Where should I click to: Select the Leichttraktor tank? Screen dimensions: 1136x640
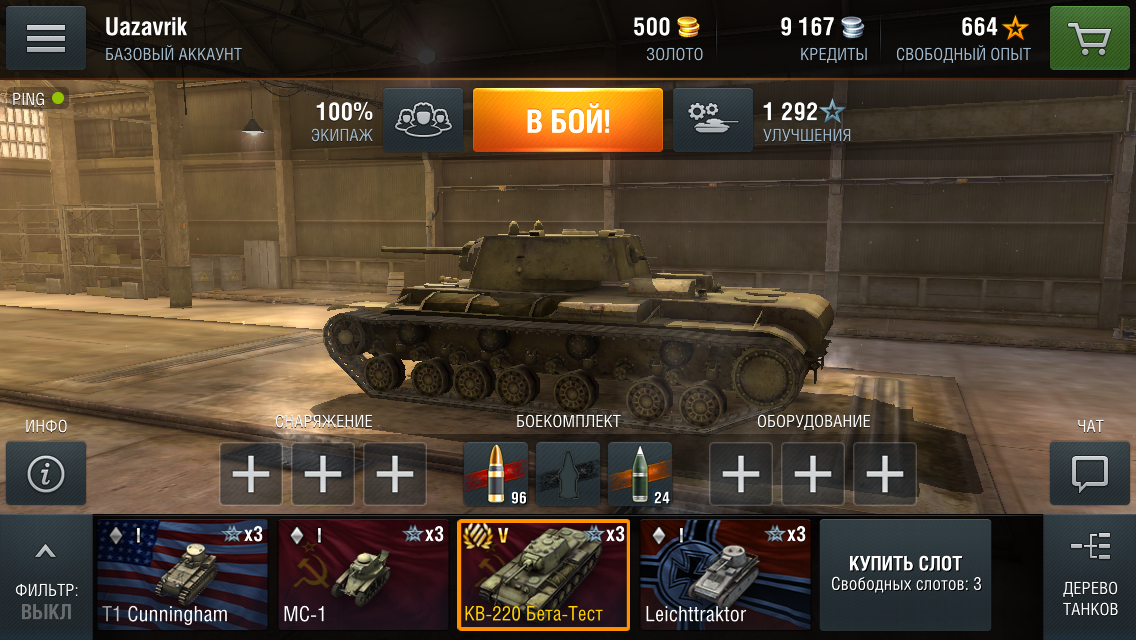point(725,575)
